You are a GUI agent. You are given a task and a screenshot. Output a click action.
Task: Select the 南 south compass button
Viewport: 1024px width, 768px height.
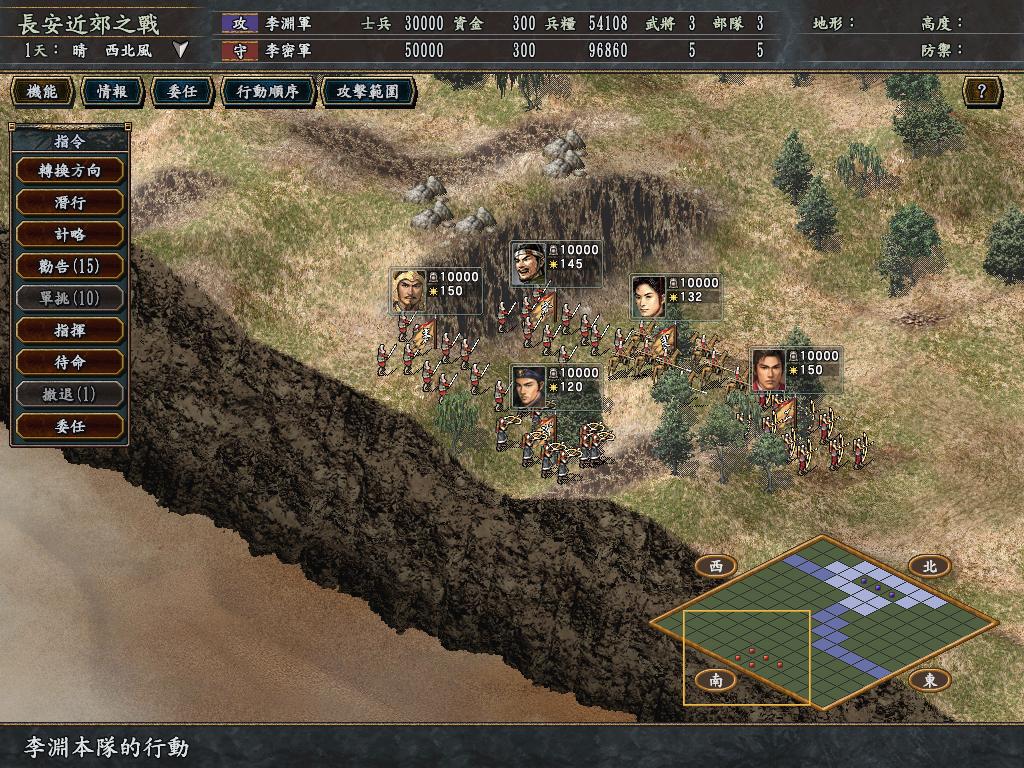pos(716,680)
